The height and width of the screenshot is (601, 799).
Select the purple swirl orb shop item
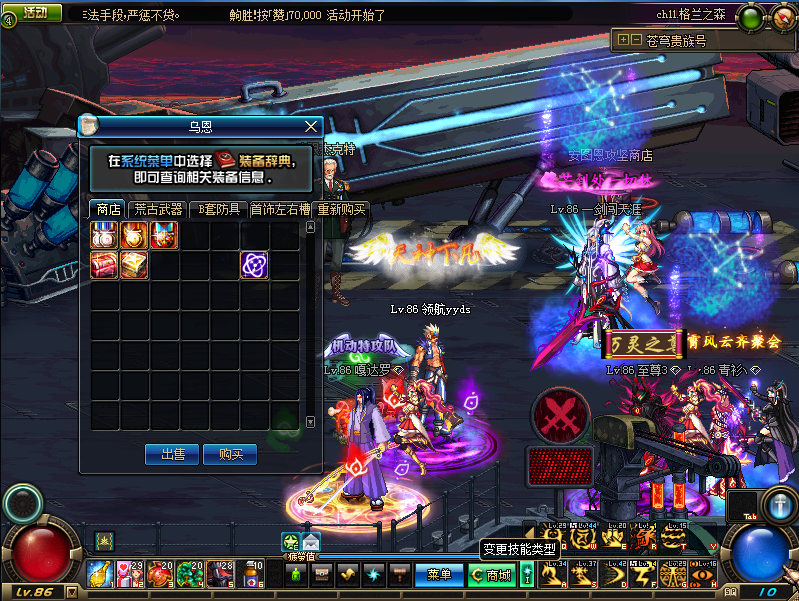(254, 264)
